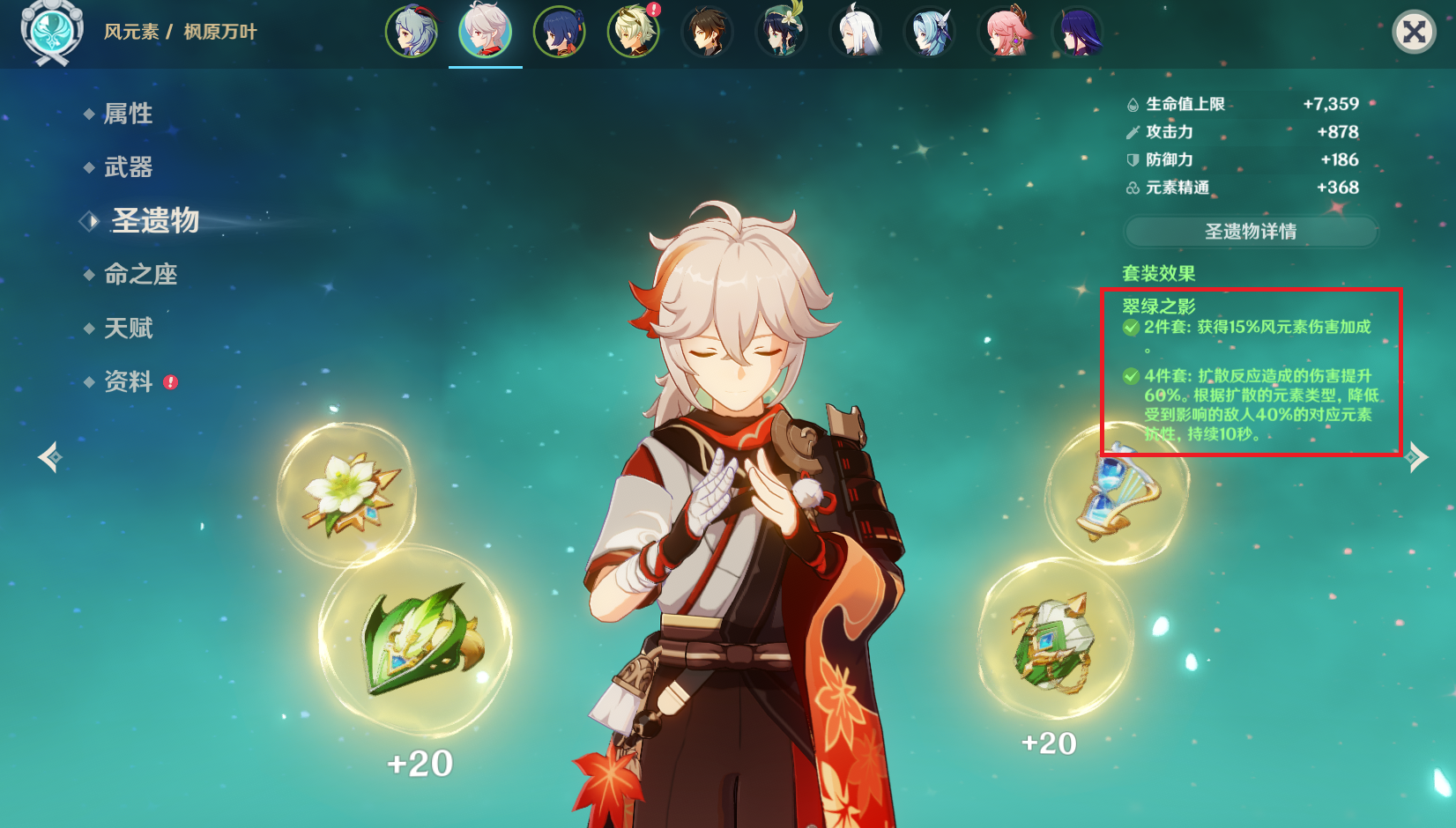Select the 武器 weapon menu entry
This screenshot has width=1456, height=828.
(128, 167)
